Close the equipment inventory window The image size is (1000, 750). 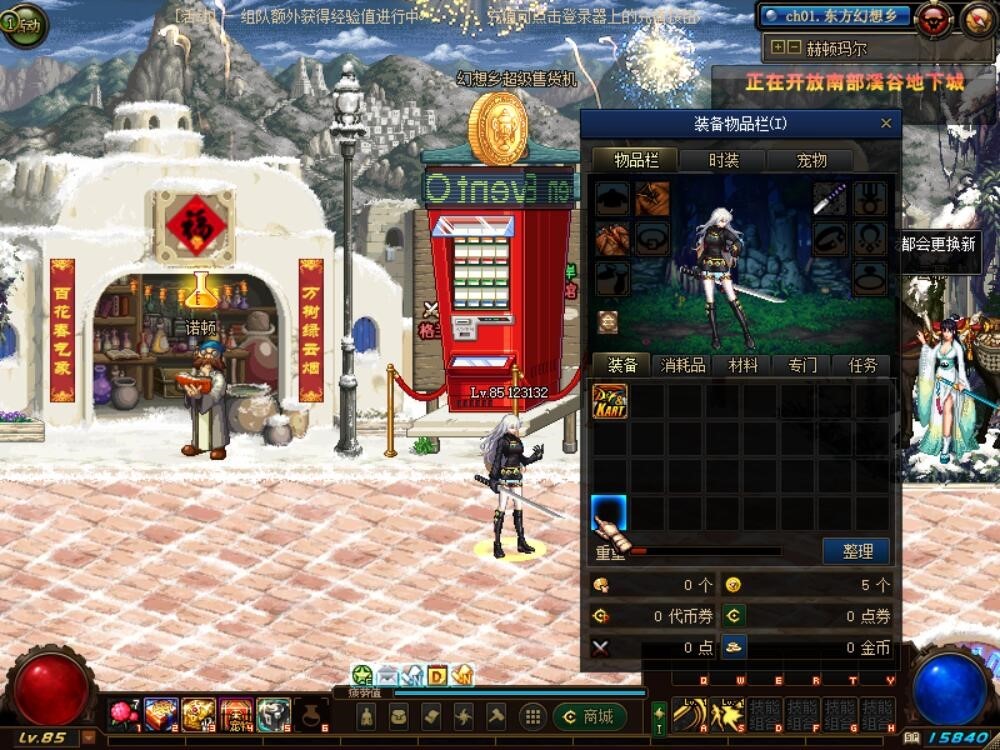[x=885, y=124]
